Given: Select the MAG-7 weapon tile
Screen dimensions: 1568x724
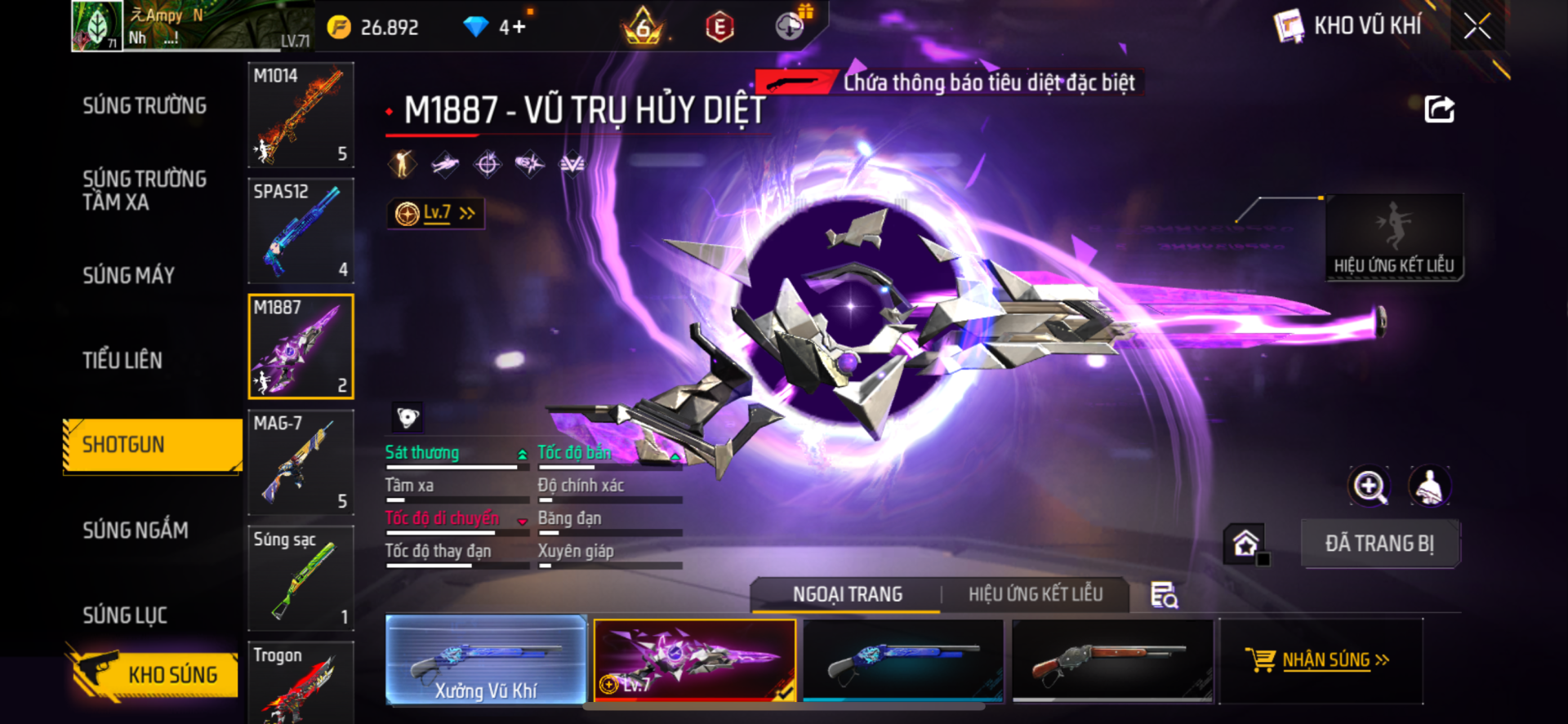Looking at the screenshot, I should (x=301, y=463).
